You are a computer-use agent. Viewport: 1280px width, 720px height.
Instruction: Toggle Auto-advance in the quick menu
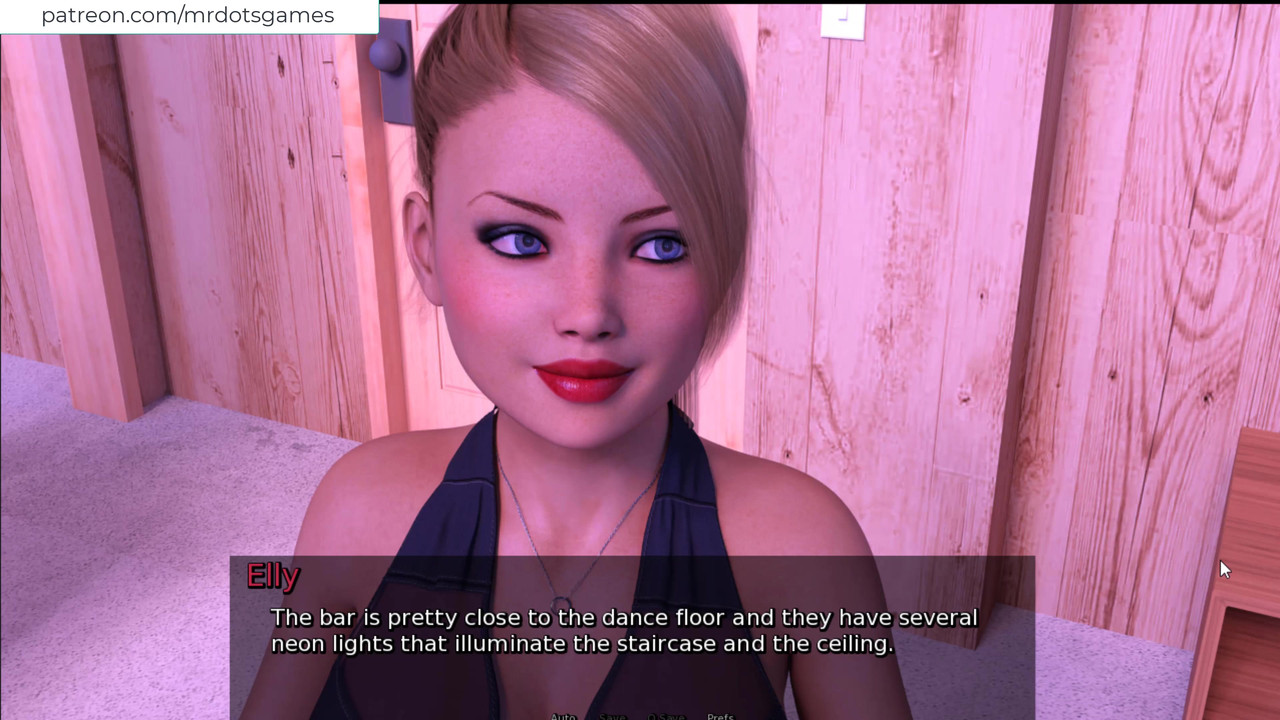coord(563,716)
